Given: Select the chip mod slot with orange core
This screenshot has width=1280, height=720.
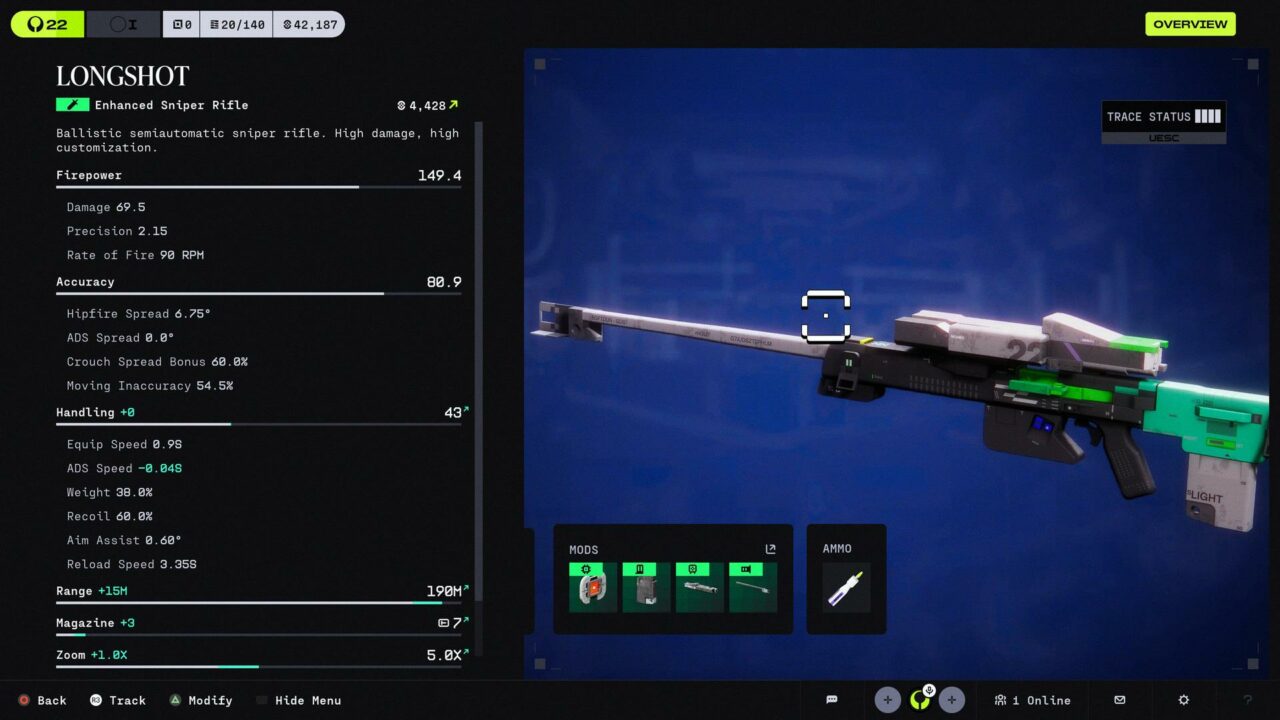Looking at the screenshot, I should (x=592, y=587).
